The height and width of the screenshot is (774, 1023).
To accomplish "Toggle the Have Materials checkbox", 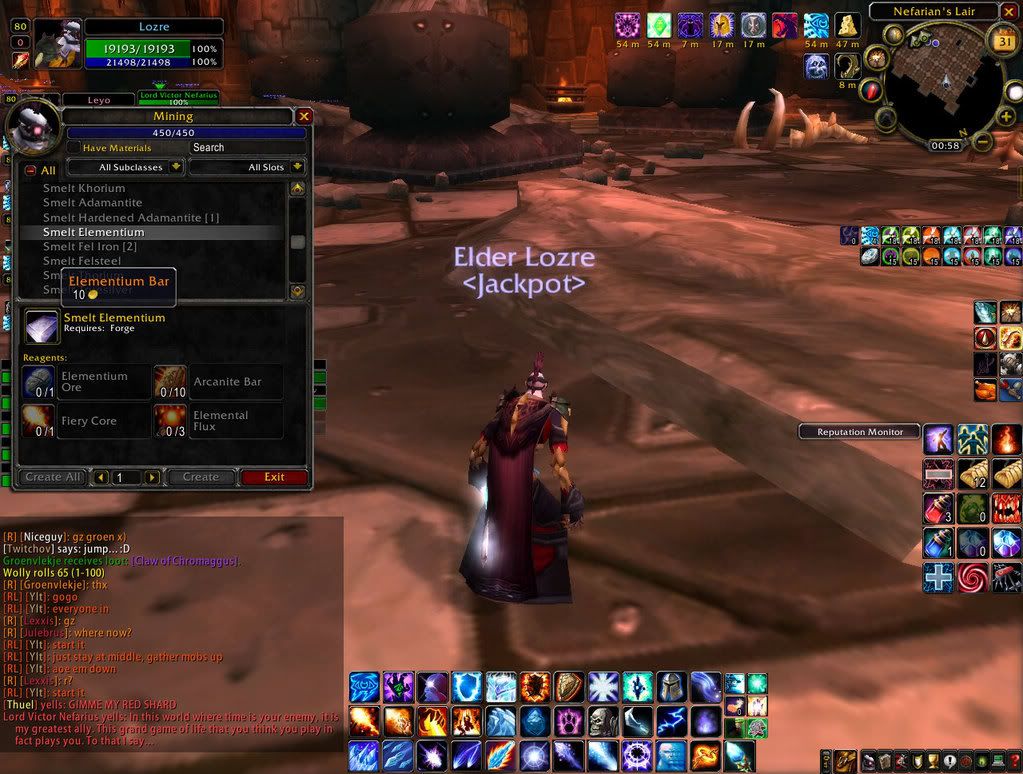I will point(74,148).
